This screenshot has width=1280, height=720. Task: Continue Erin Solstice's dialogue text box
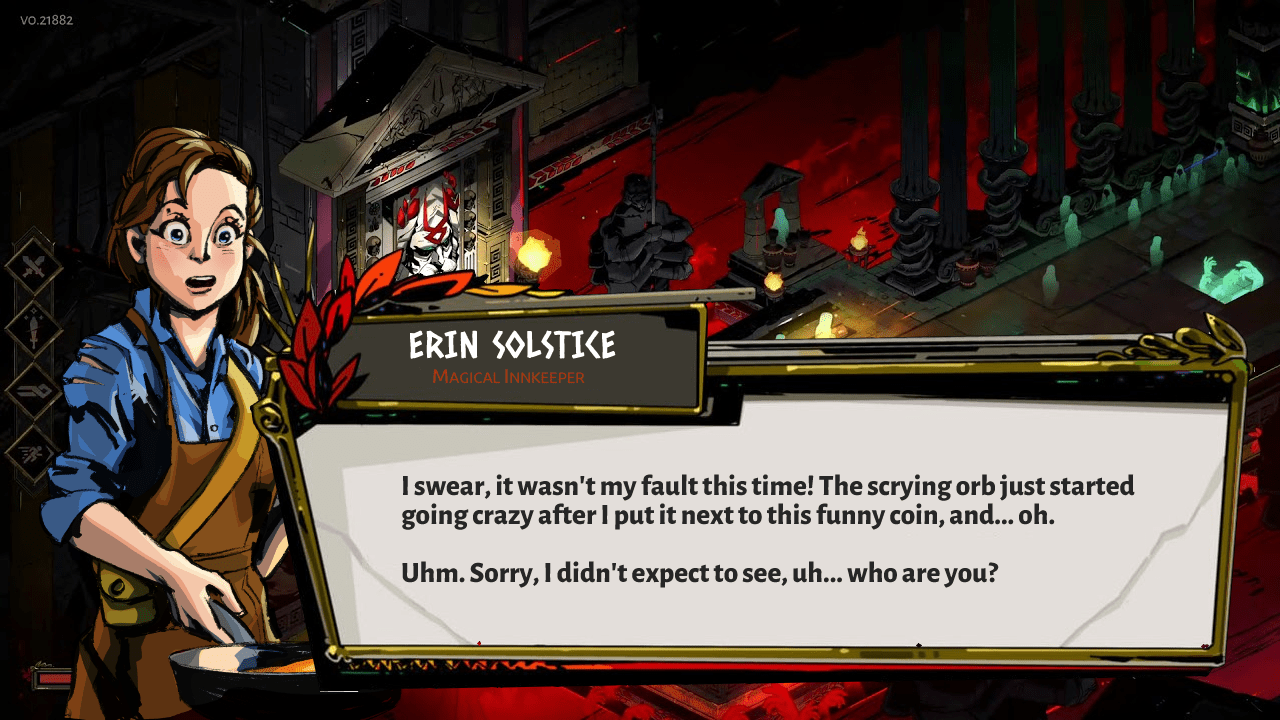768,530
